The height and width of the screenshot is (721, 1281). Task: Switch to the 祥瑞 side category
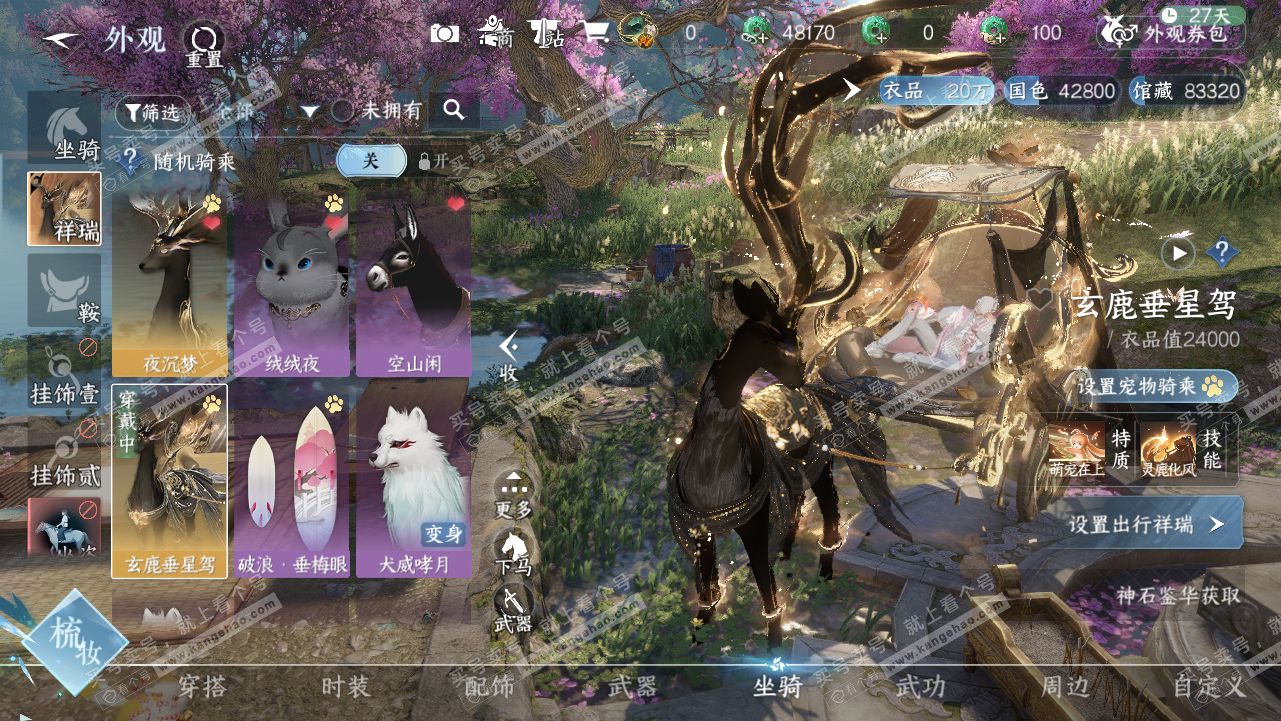(64, 208)
